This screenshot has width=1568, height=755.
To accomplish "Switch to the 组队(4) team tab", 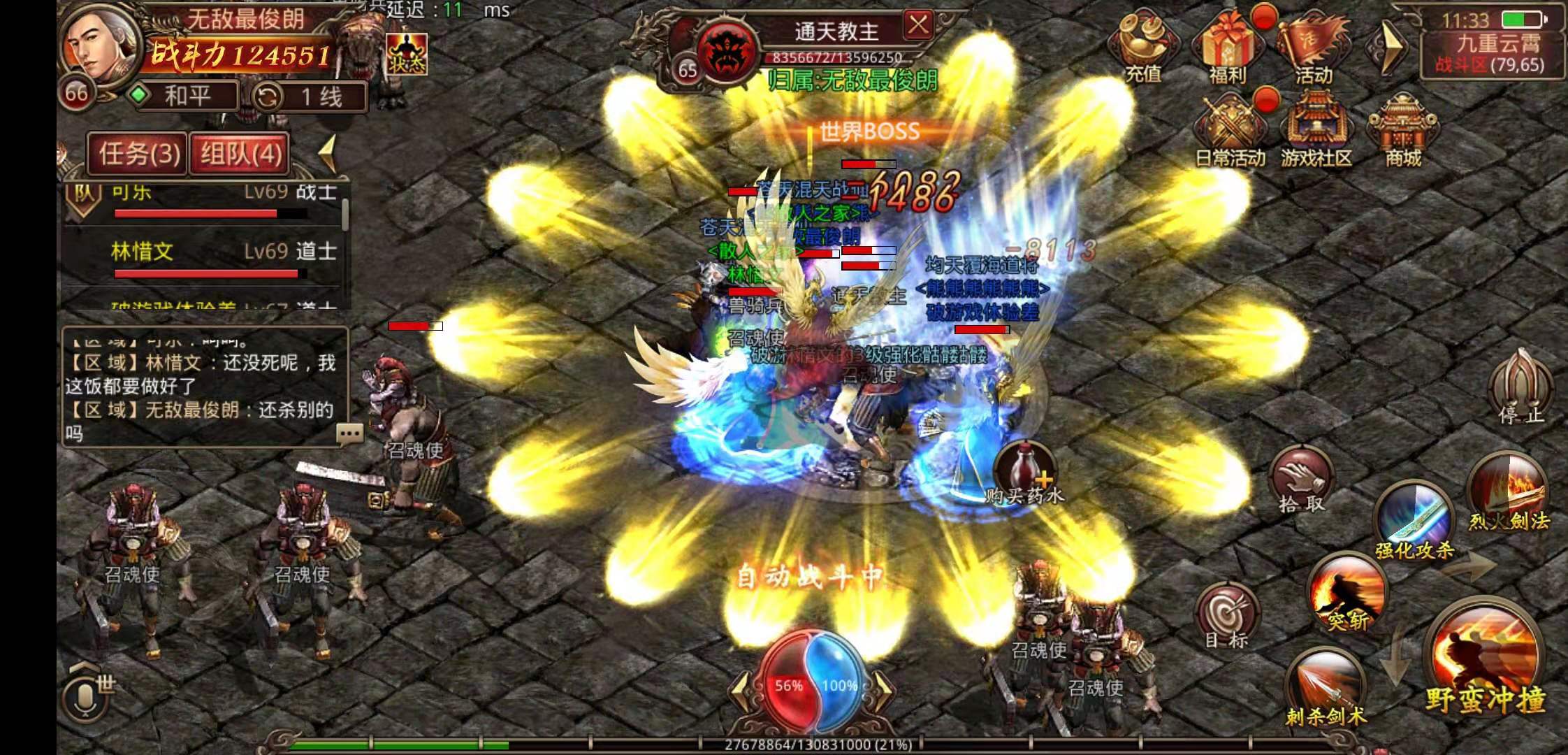I will click(240, 153).
